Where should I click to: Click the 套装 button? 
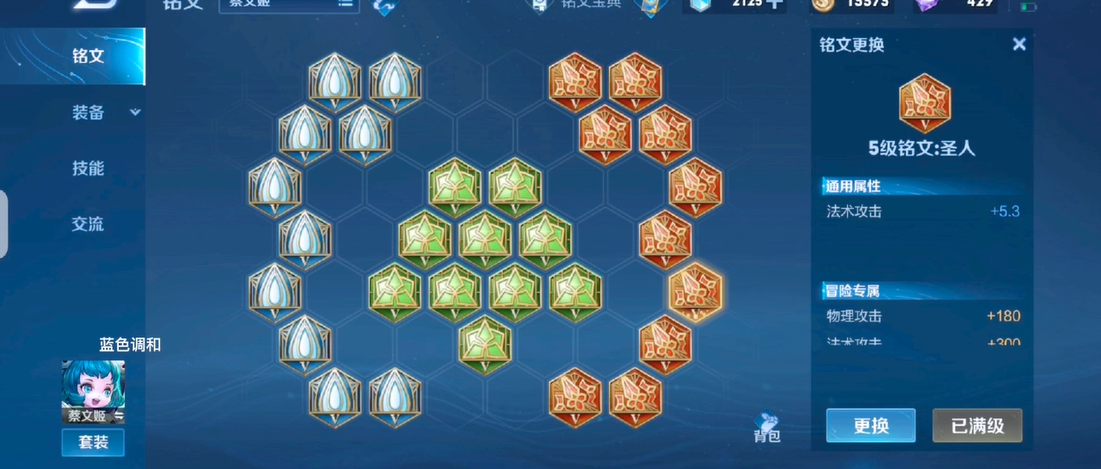(94, 442)
